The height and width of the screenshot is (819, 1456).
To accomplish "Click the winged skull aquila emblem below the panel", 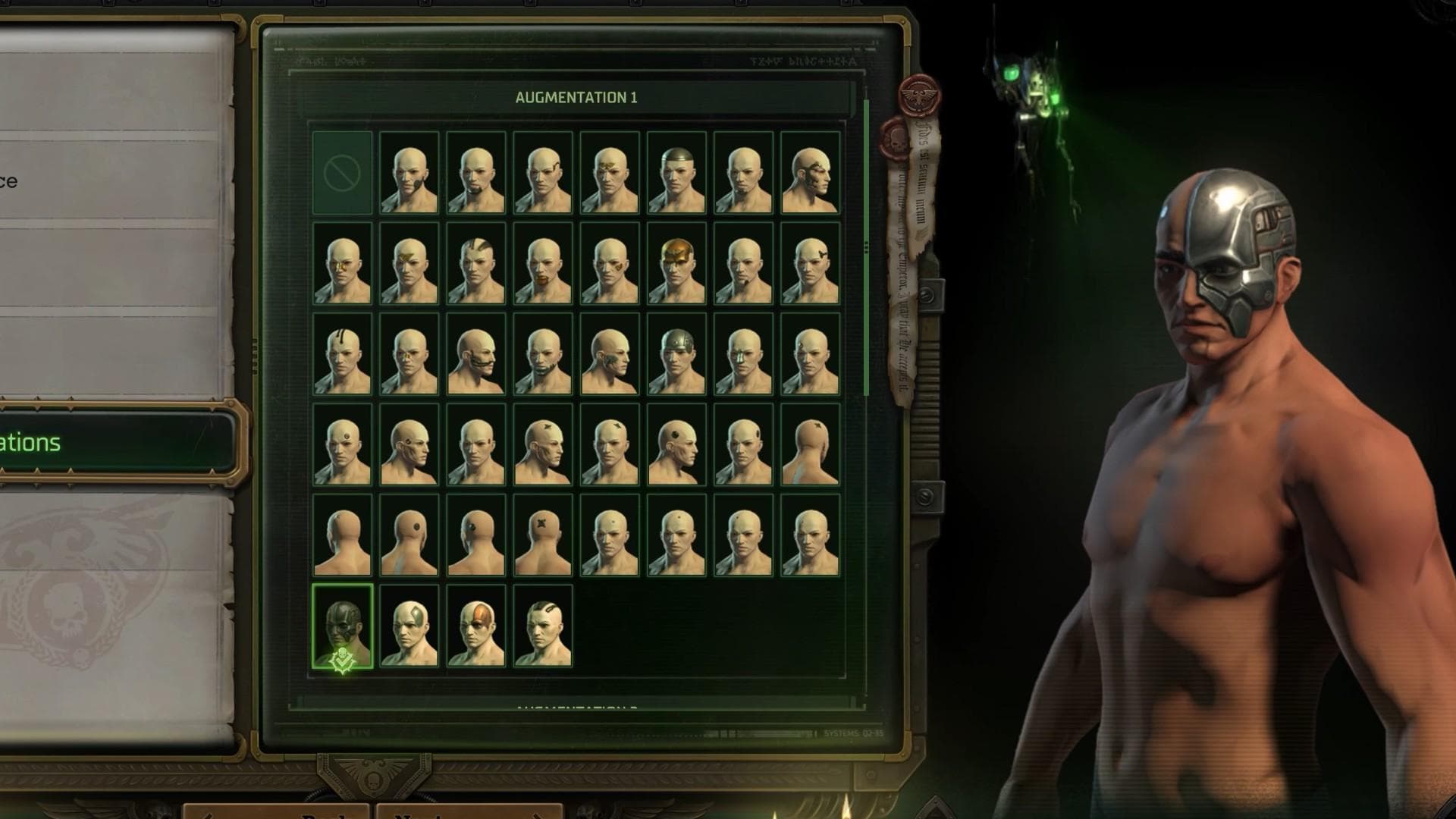I will click(x=372, y=777).
